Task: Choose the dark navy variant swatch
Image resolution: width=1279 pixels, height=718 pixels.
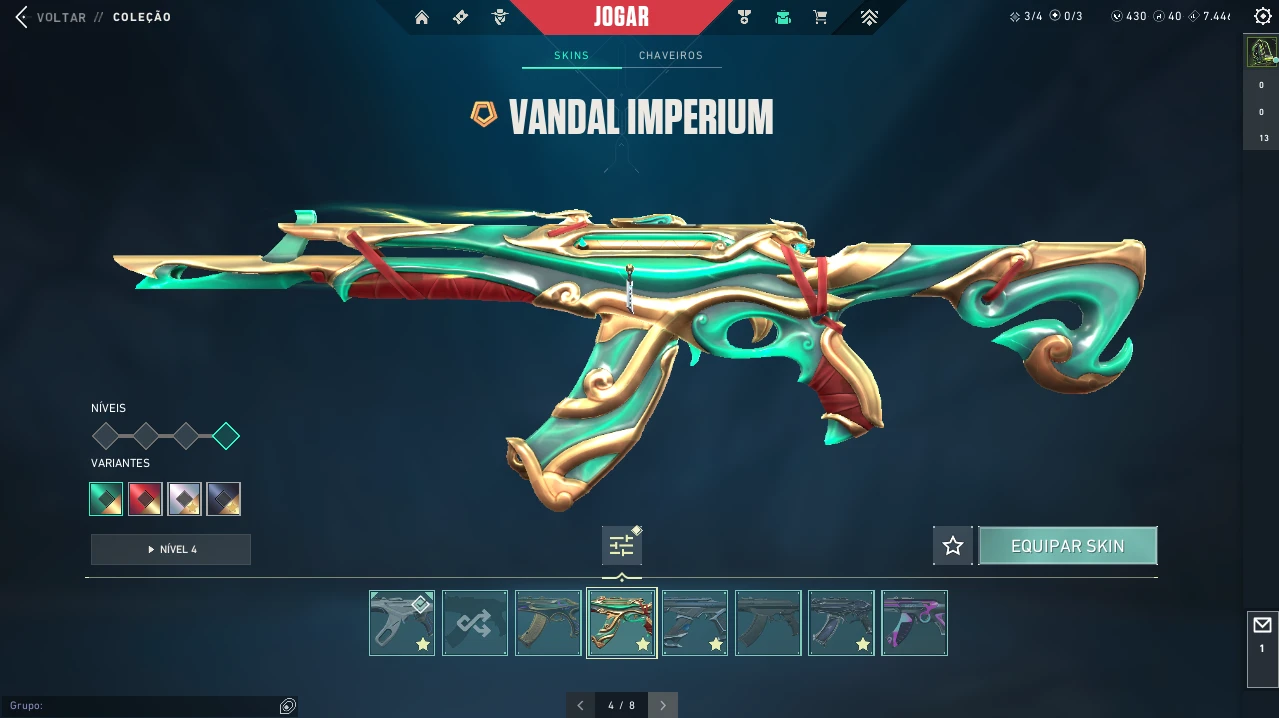Action: (224, 499)
